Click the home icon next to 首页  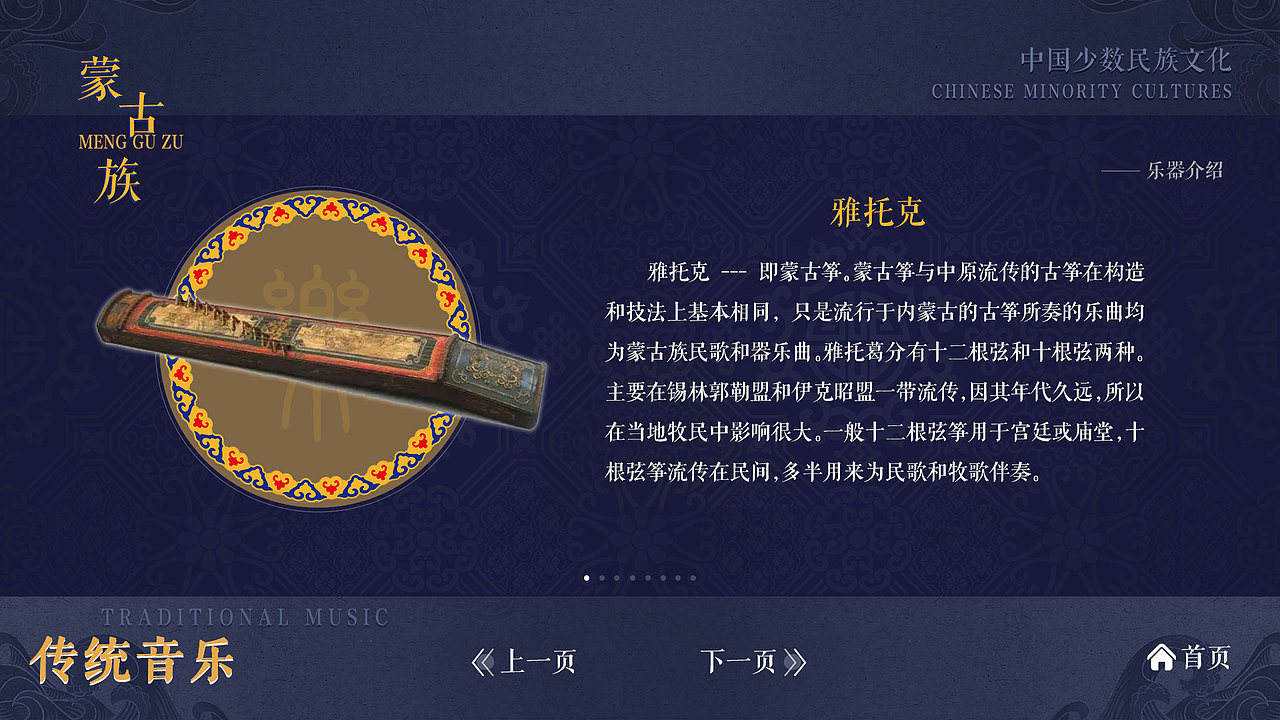tap(1160, 659)
